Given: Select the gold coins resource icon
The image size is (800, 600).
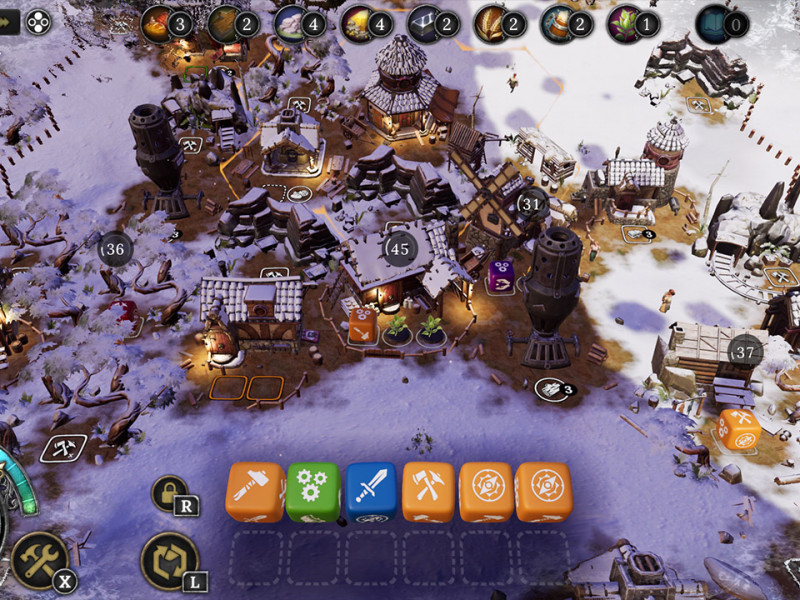Looking at the screenshot, I should click(x=356, y=22).
